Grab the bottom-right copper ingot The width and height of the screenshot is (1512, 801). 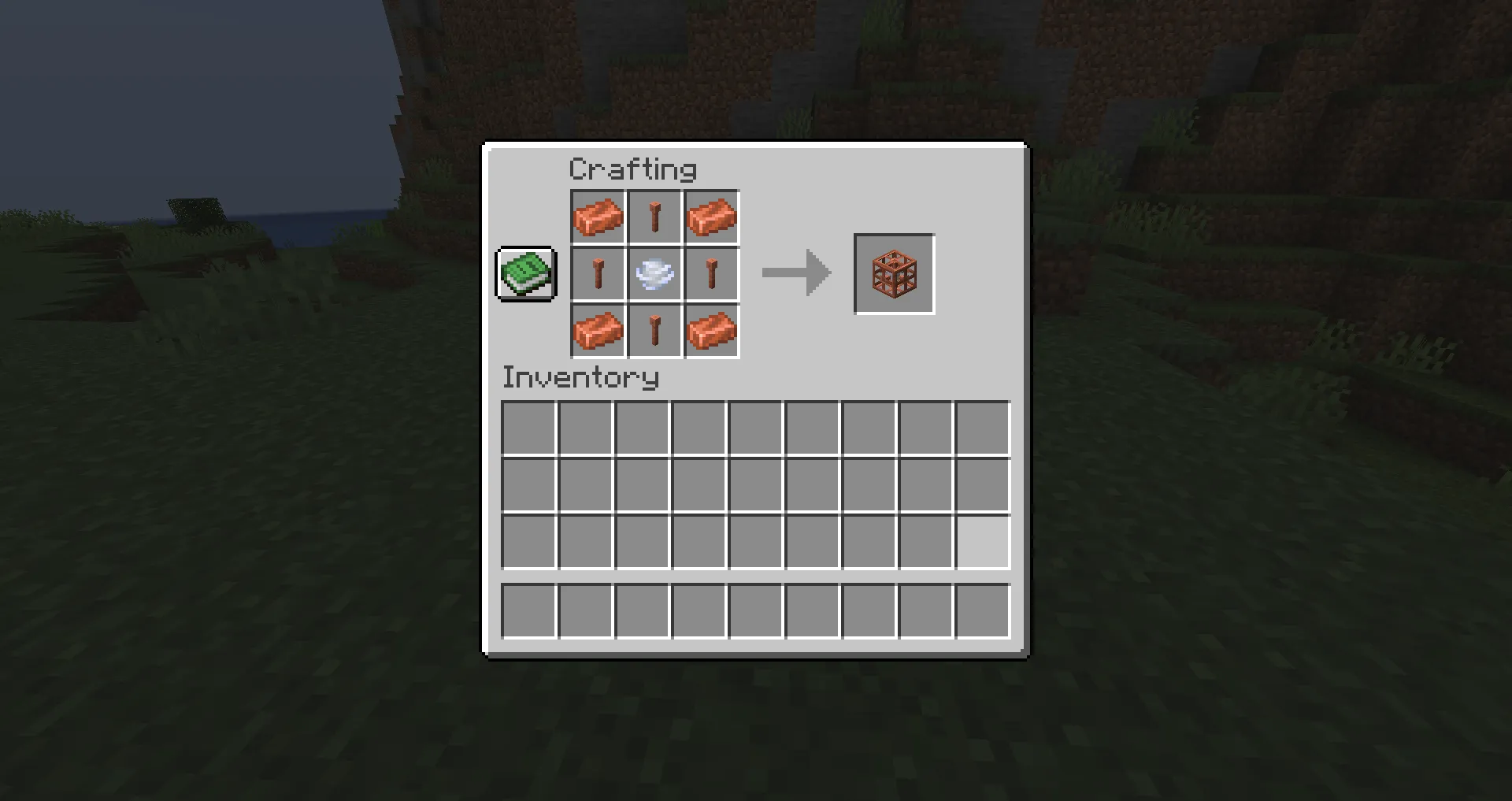click(x=711, y=330)
